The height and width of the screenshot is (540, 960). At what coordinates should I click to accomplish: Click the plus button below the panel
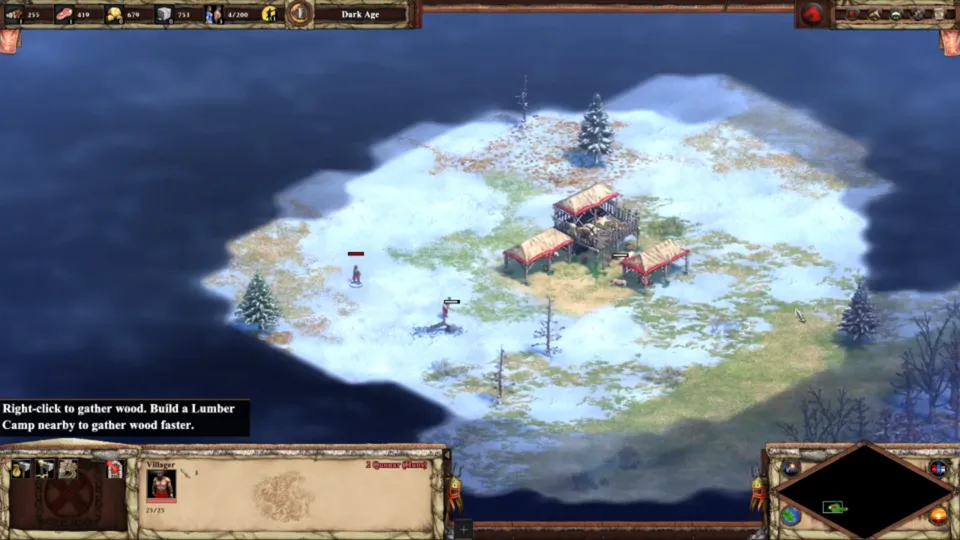pyautogui.click(x=462, y=528)
